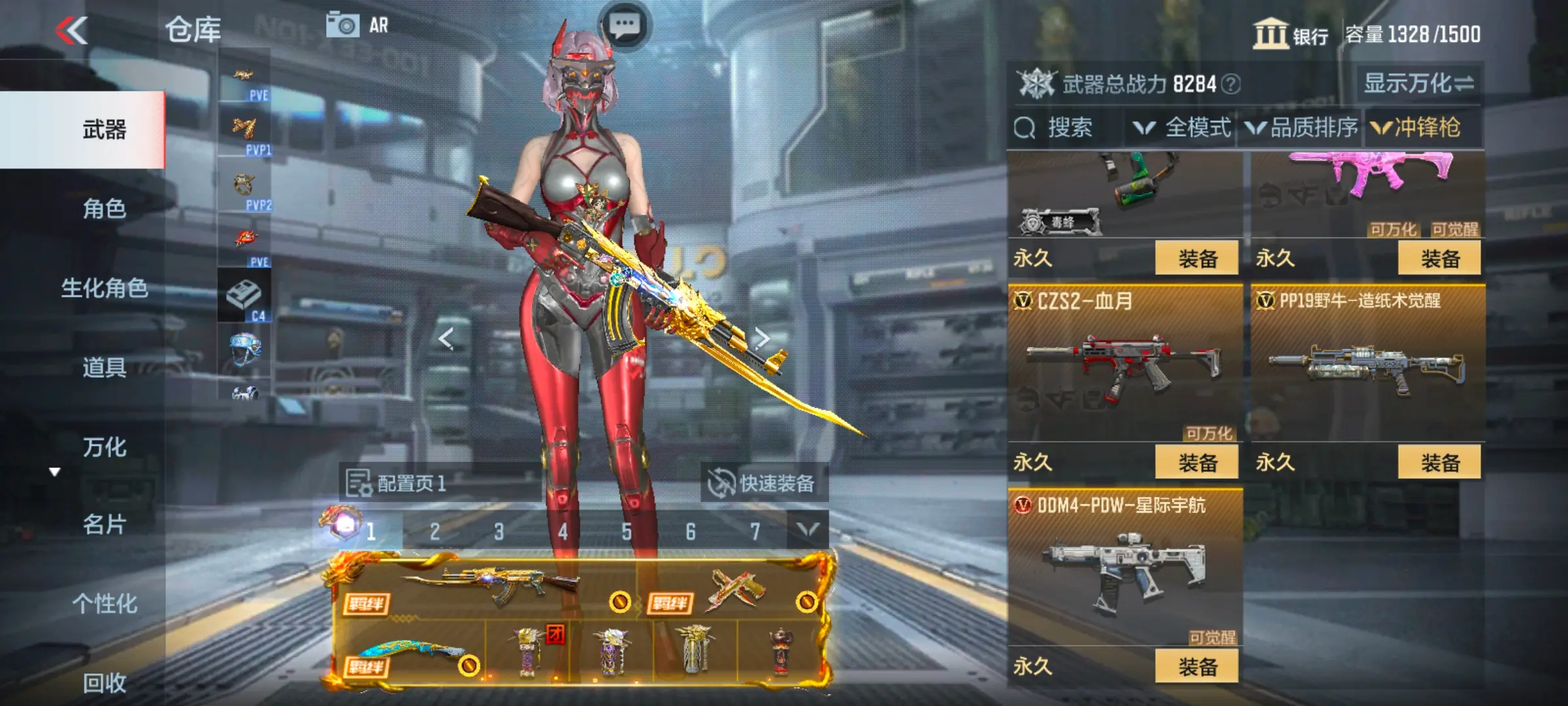1568x706 pixels.
Task: Click the 搜索 weapon search field
Action: [1068, 127]
